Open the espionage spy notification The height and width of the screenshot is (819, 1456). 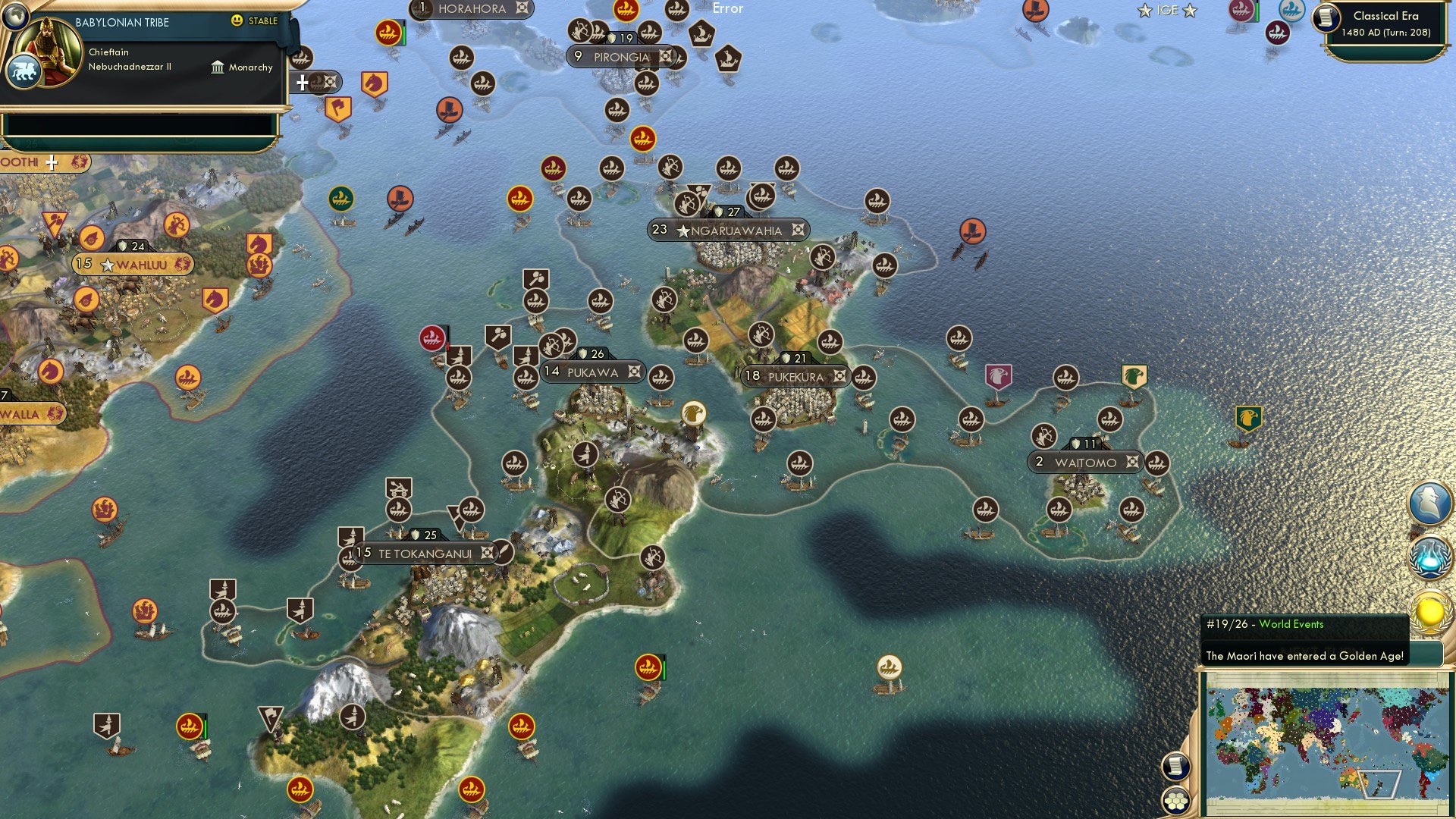coord(1430,502)
